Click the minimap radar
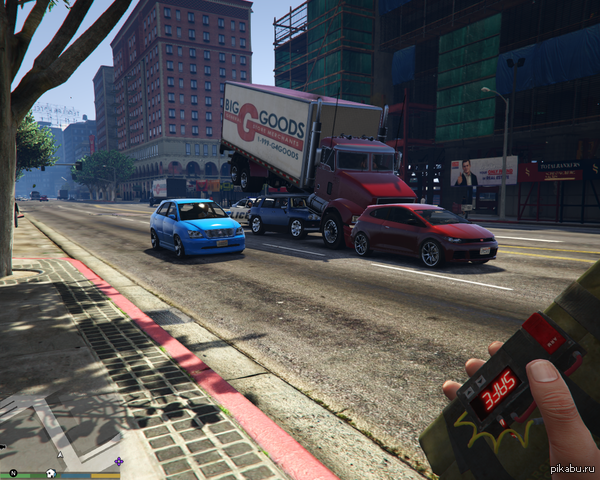 (60, 428)
